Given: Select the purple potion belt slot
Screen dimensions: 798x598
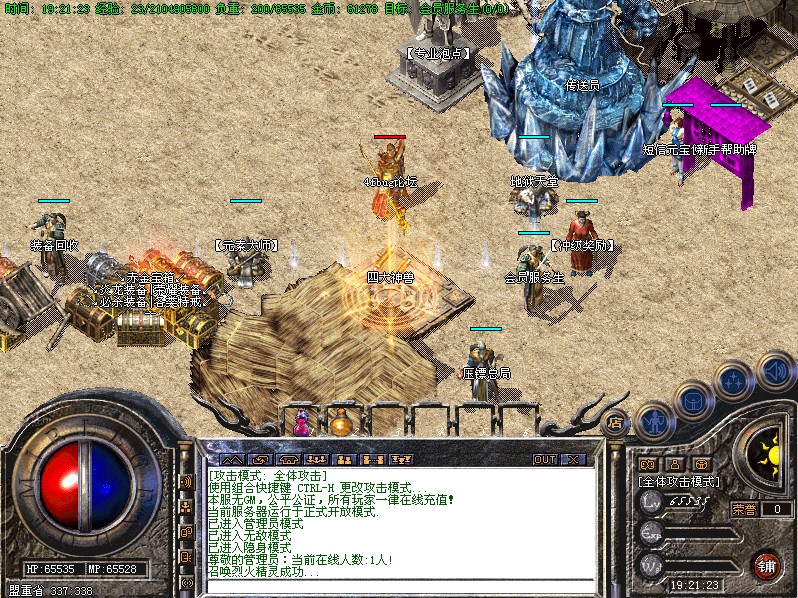Looking at the screenshot, I should [301, 424].
